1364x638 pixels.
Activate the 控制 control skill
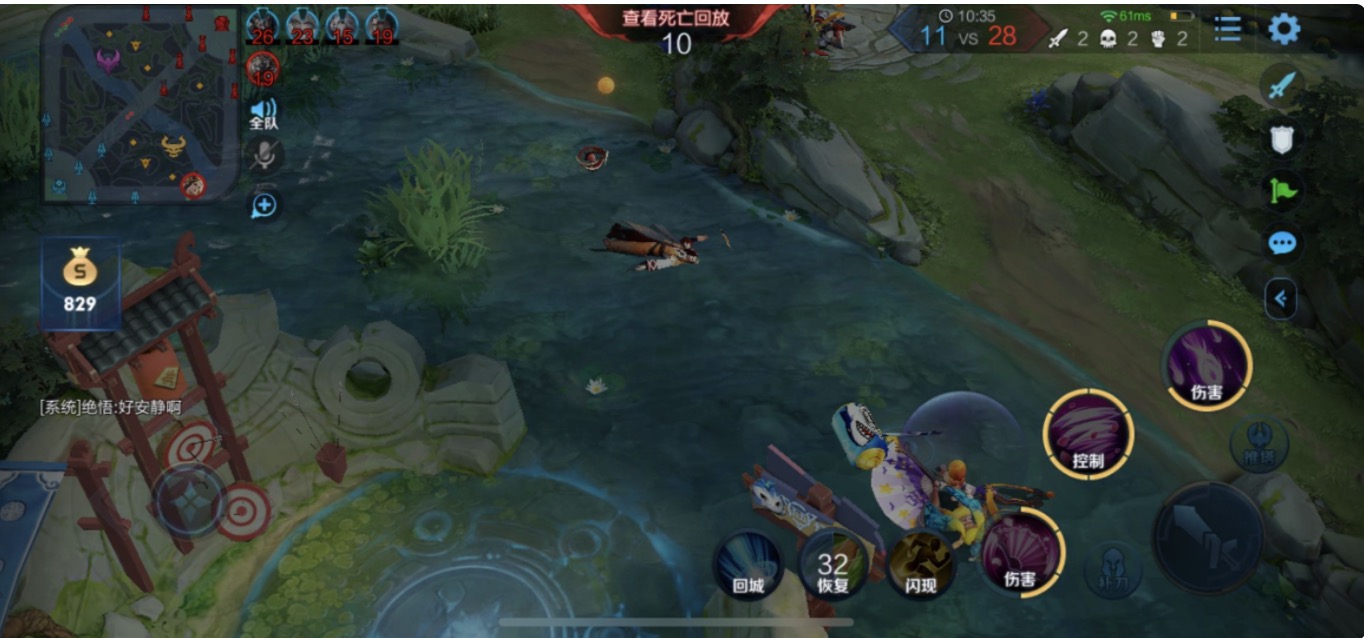tap(1088, 435)
